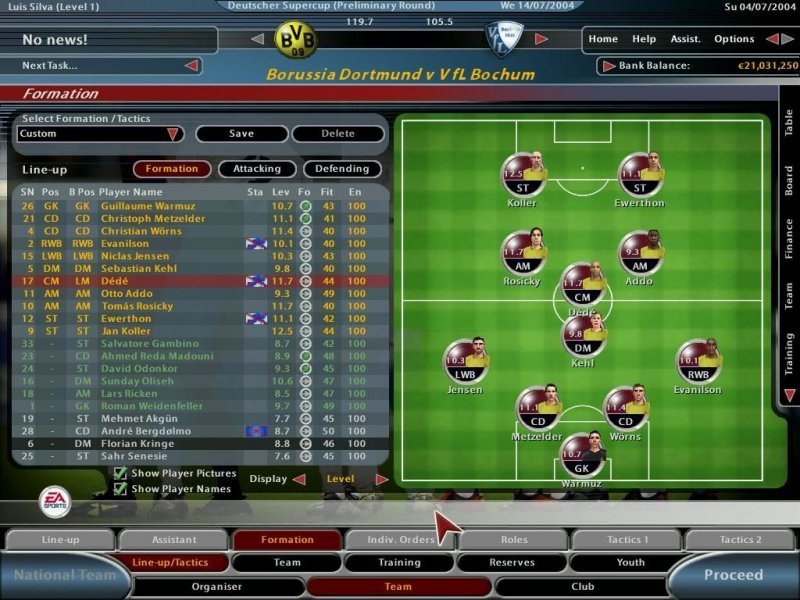Open the Indiv. Orders tab
800x600 pixels.
point(400,540)
